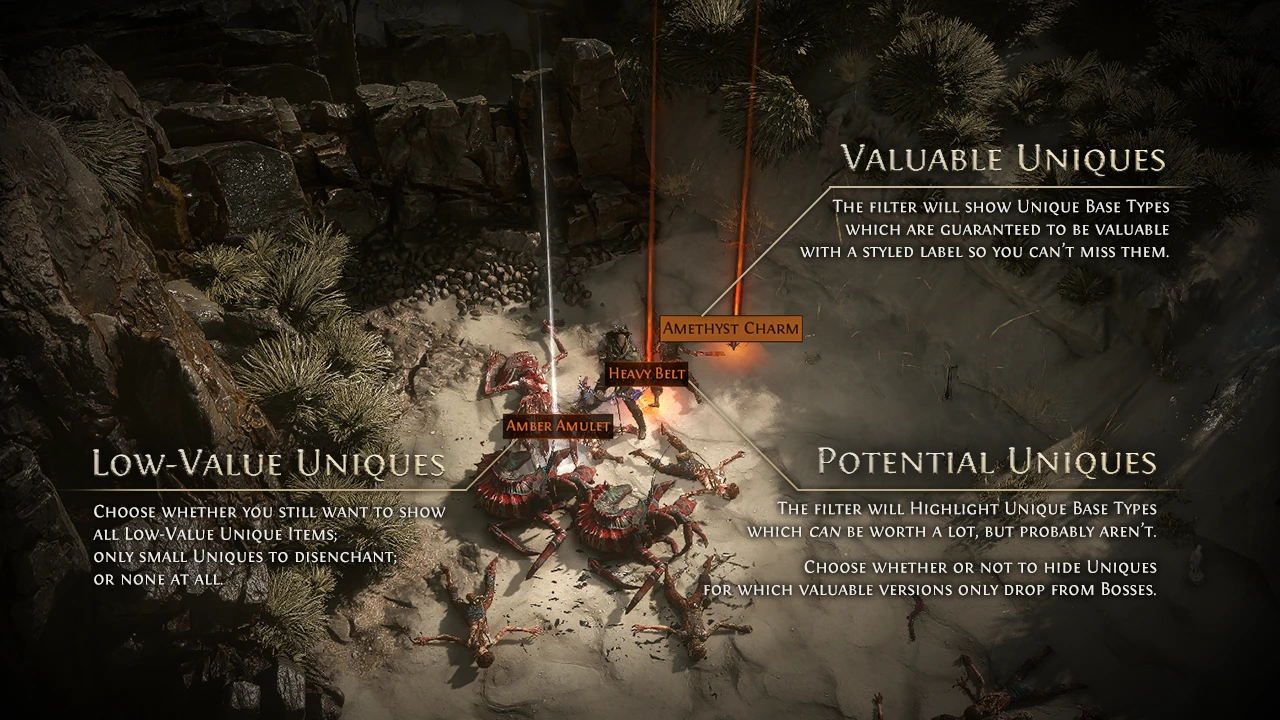
Task: Pick up the Amethyst Charm item label
Action: click(731, 328)
